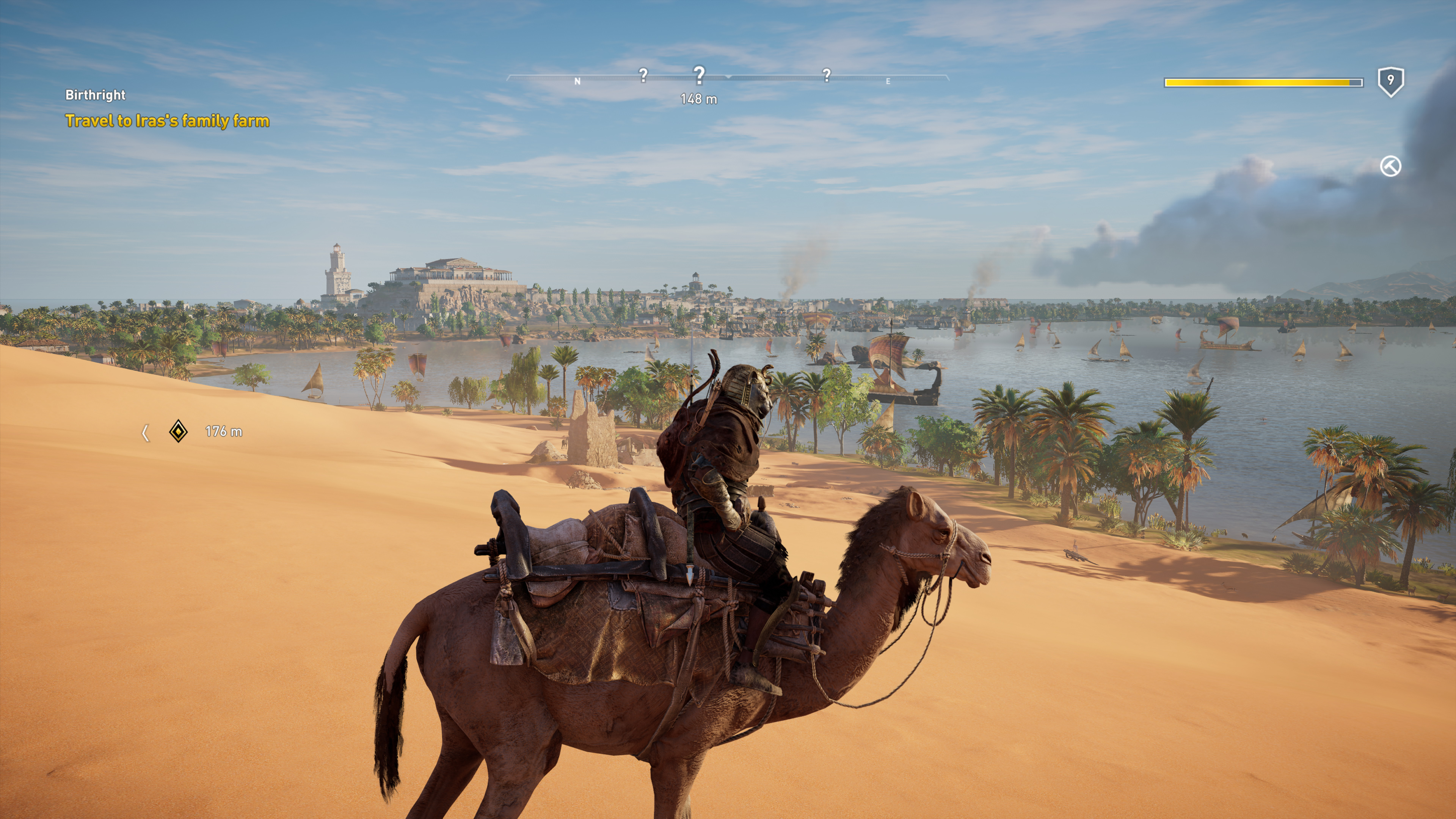Click the N indicator on the compass bar
1456x819 pixels.
pyautogui.click(x=577, y=81)
